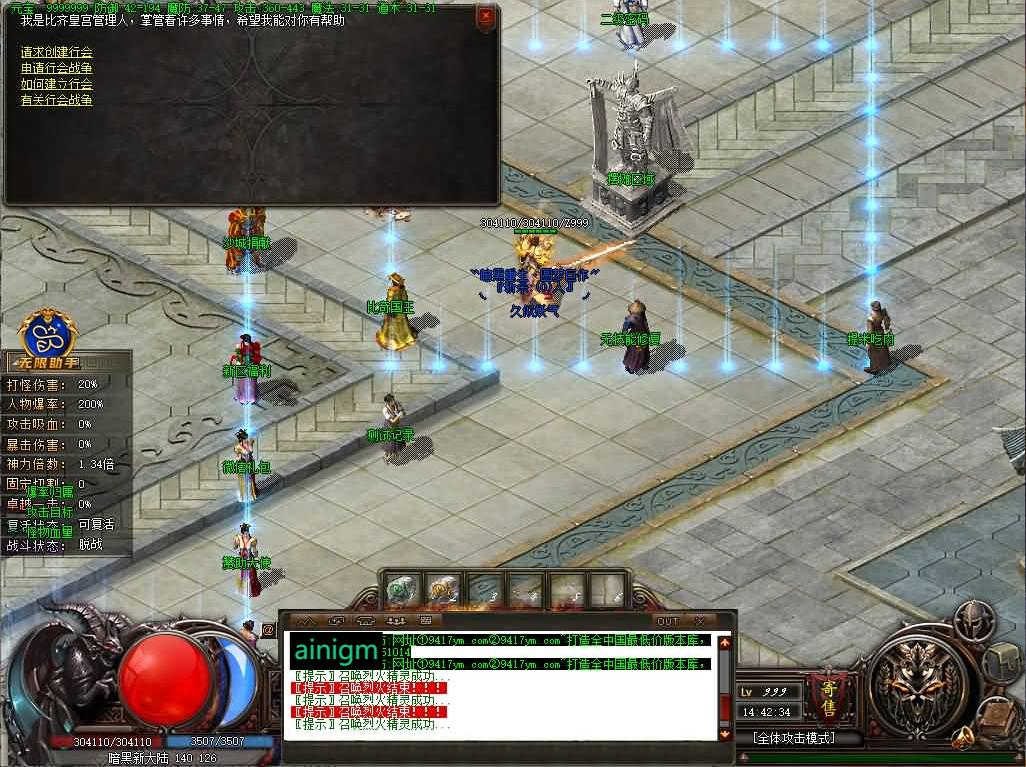Select the 申请行会战争 dialogue option

(57, 68)
